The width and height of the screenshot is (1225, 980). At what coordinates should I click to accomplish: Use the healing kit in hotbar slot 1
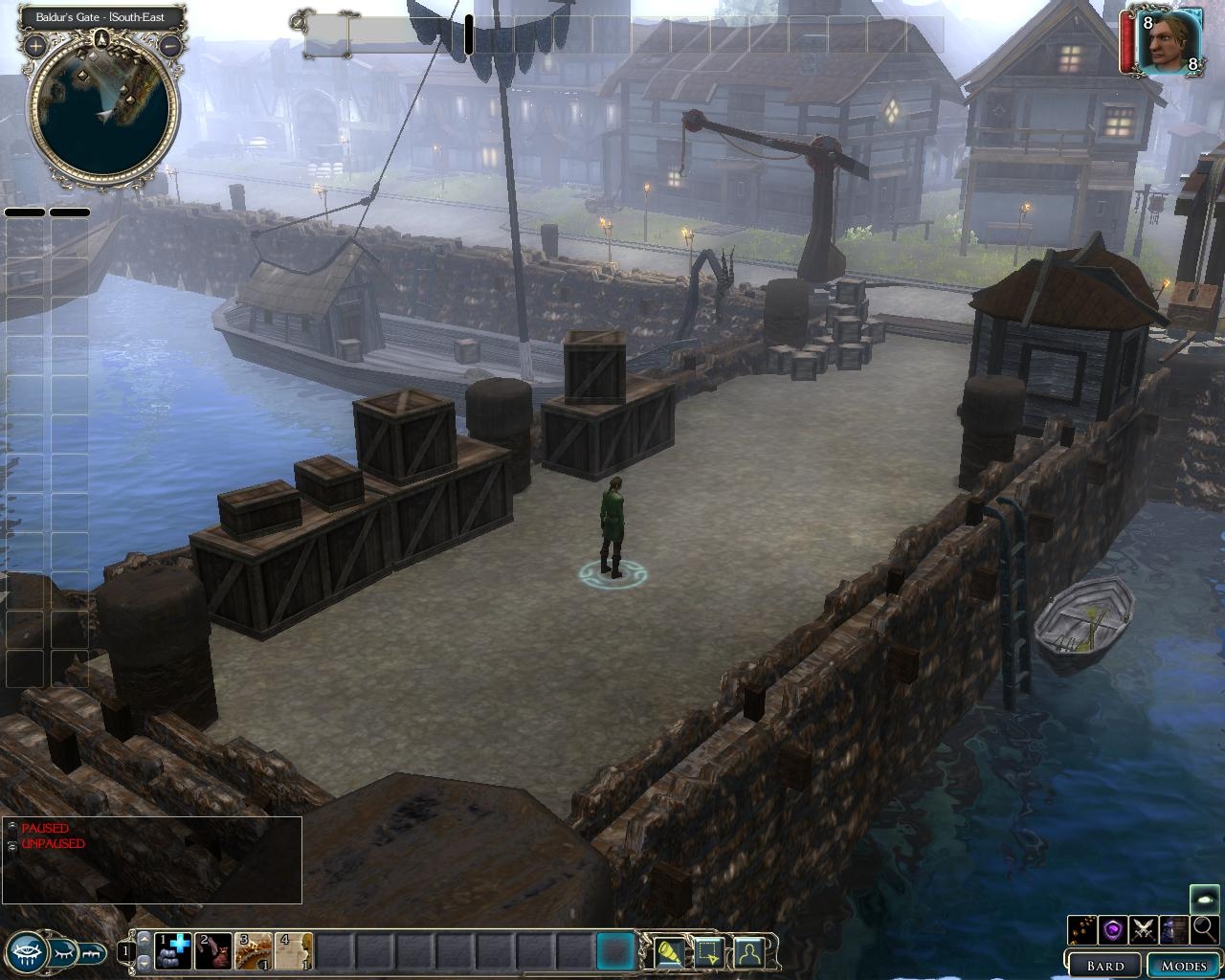173,950
